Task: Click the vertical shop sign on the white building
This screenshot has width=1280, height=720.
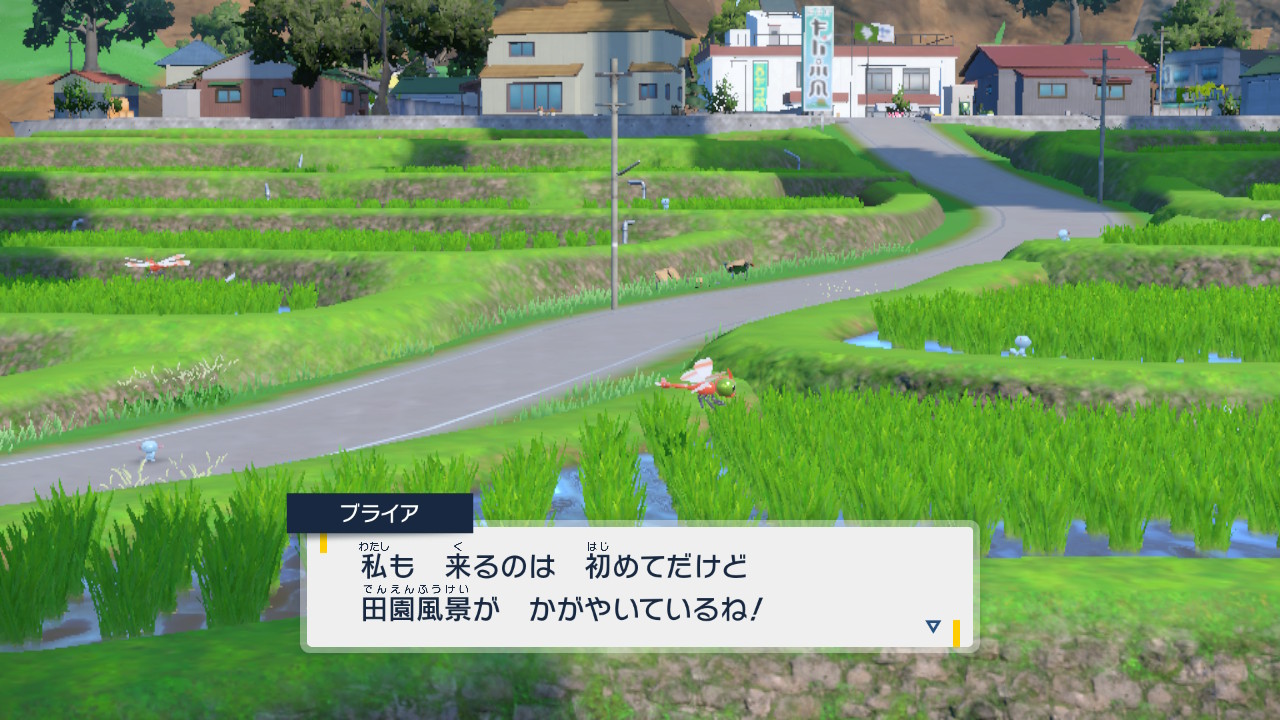Action: 818,55
